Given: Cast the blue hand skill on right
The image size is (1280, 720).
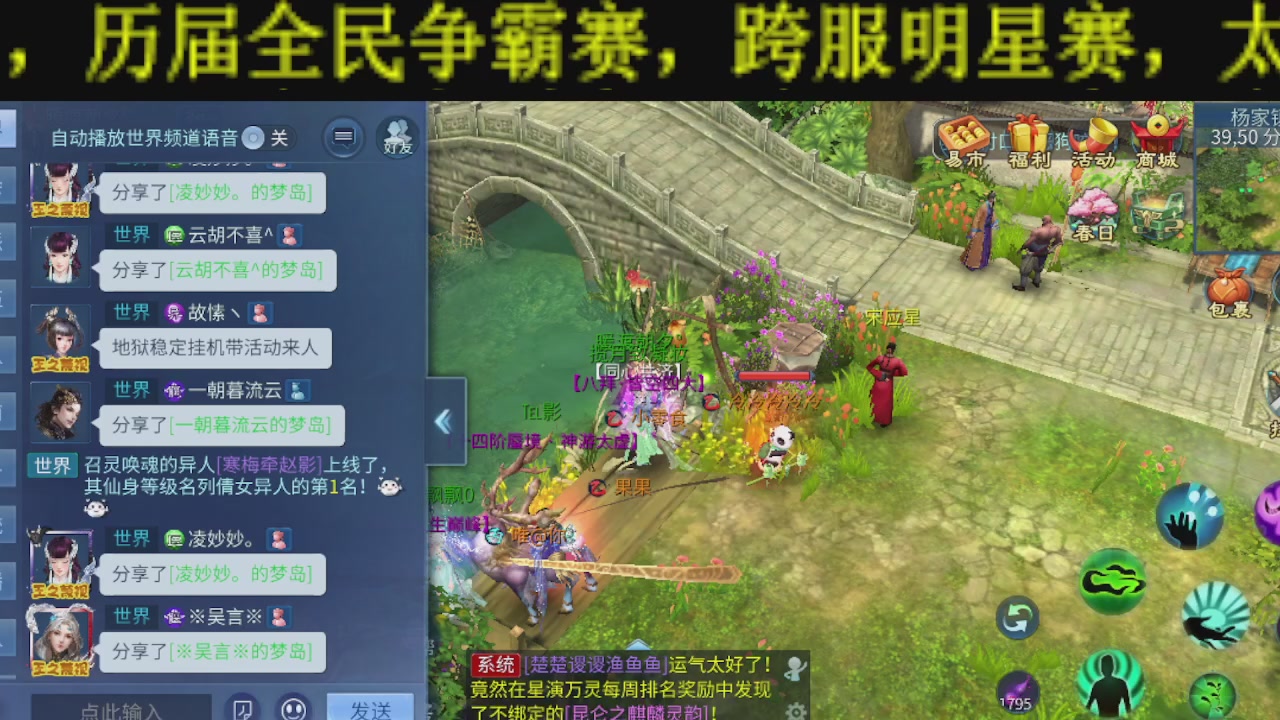Looking at the screenshot, I should (x=1189, y=517).
